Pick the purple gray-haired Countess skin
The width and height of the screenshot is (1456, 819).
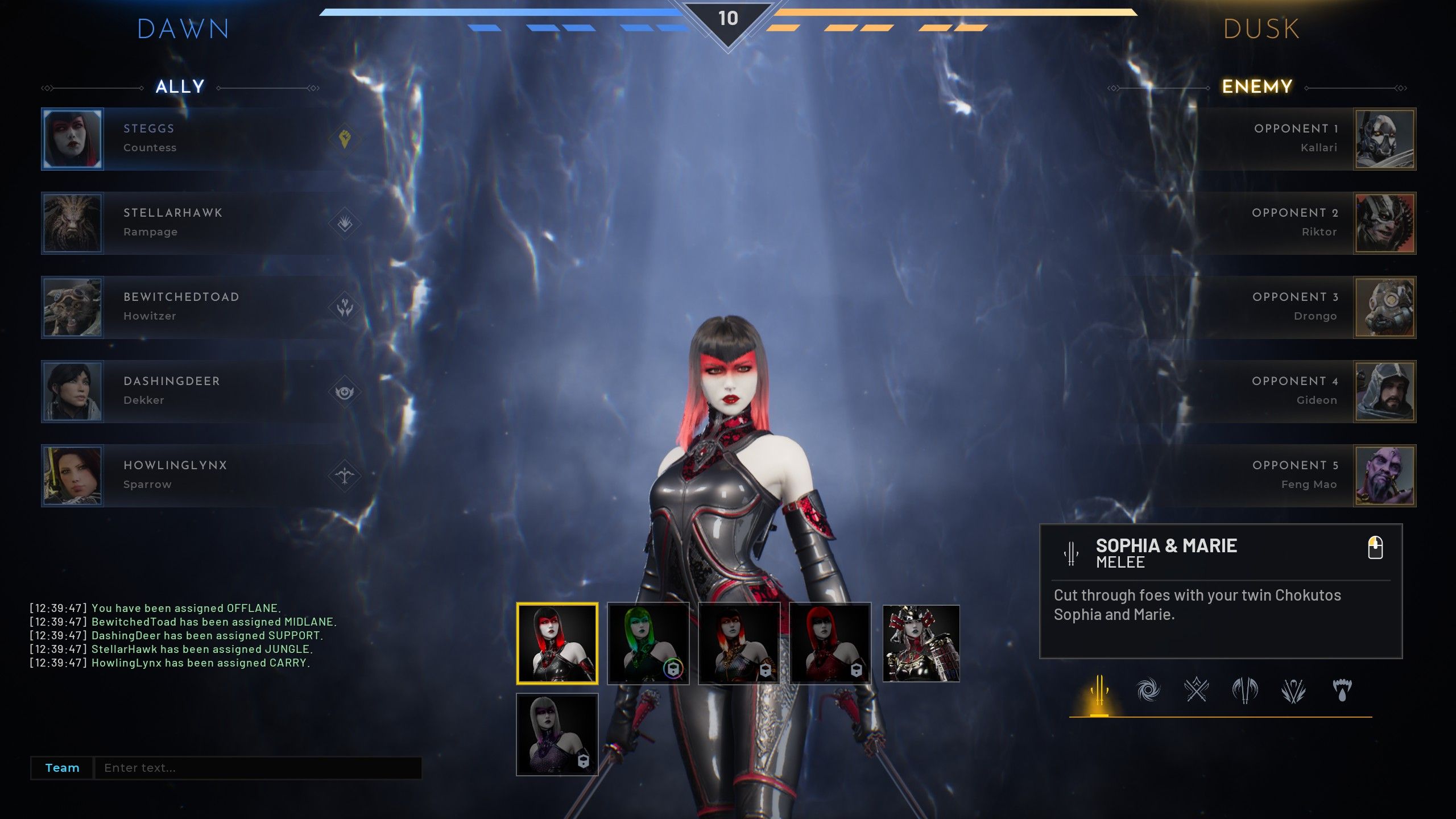point(557,734)
